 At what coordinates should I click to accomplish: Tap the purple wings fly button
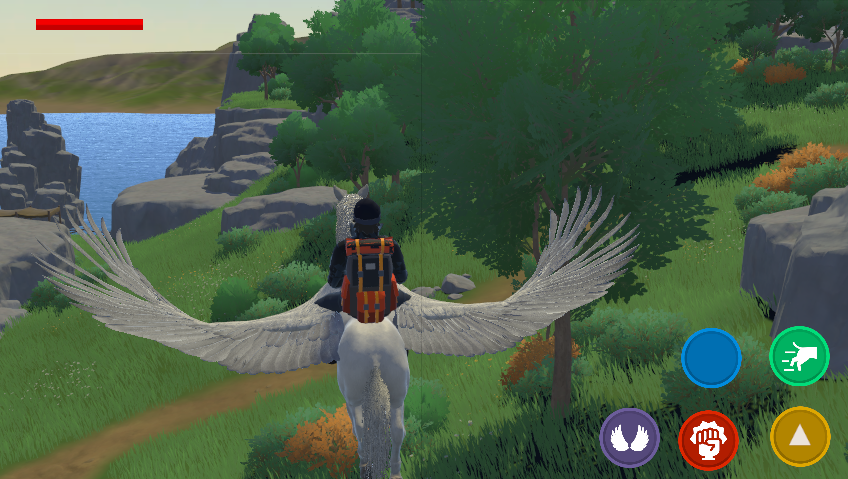click(x=629, y=438)
